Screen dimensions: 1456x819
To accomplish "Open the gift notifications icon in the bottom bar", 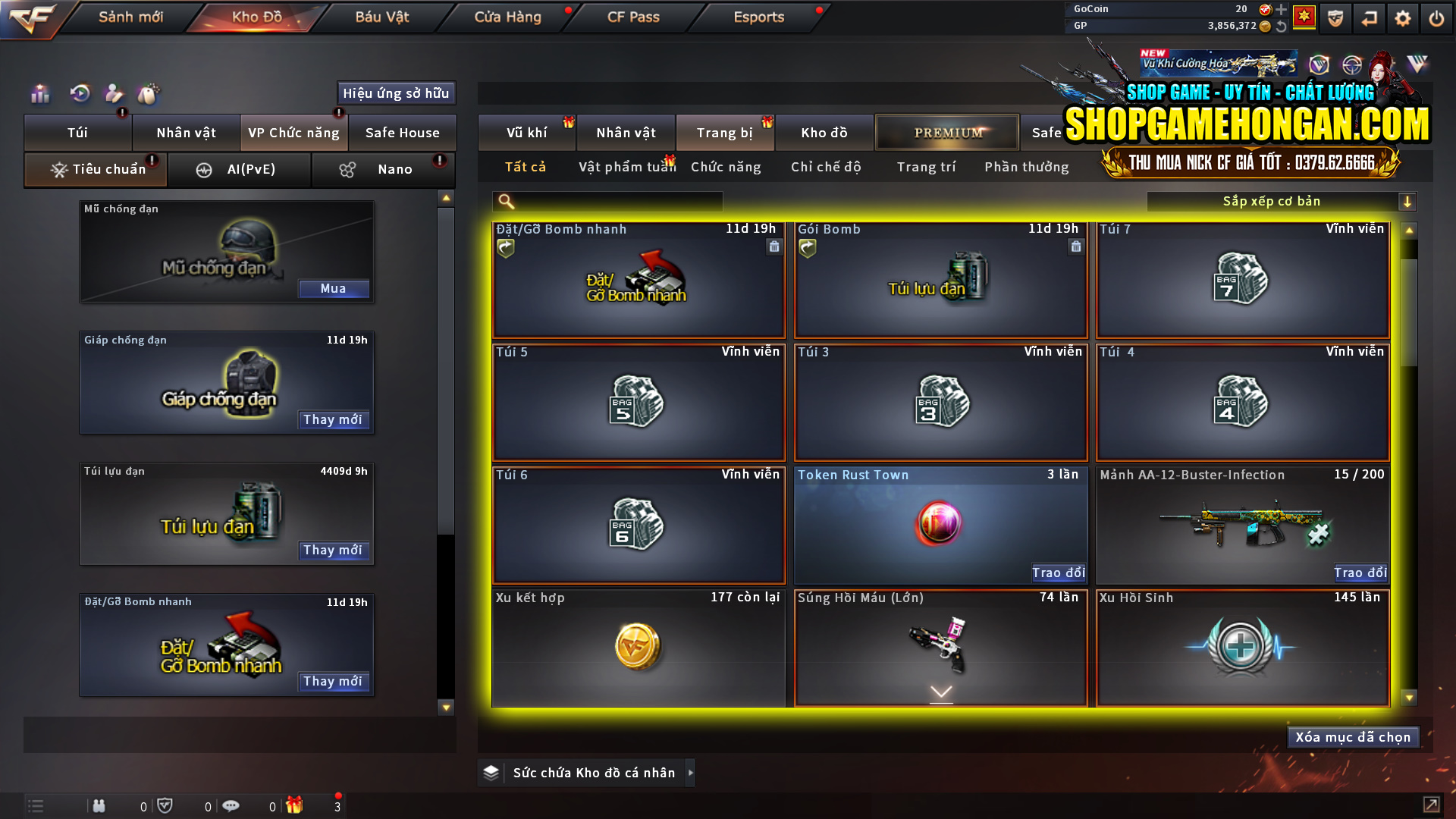I will 296,805.
